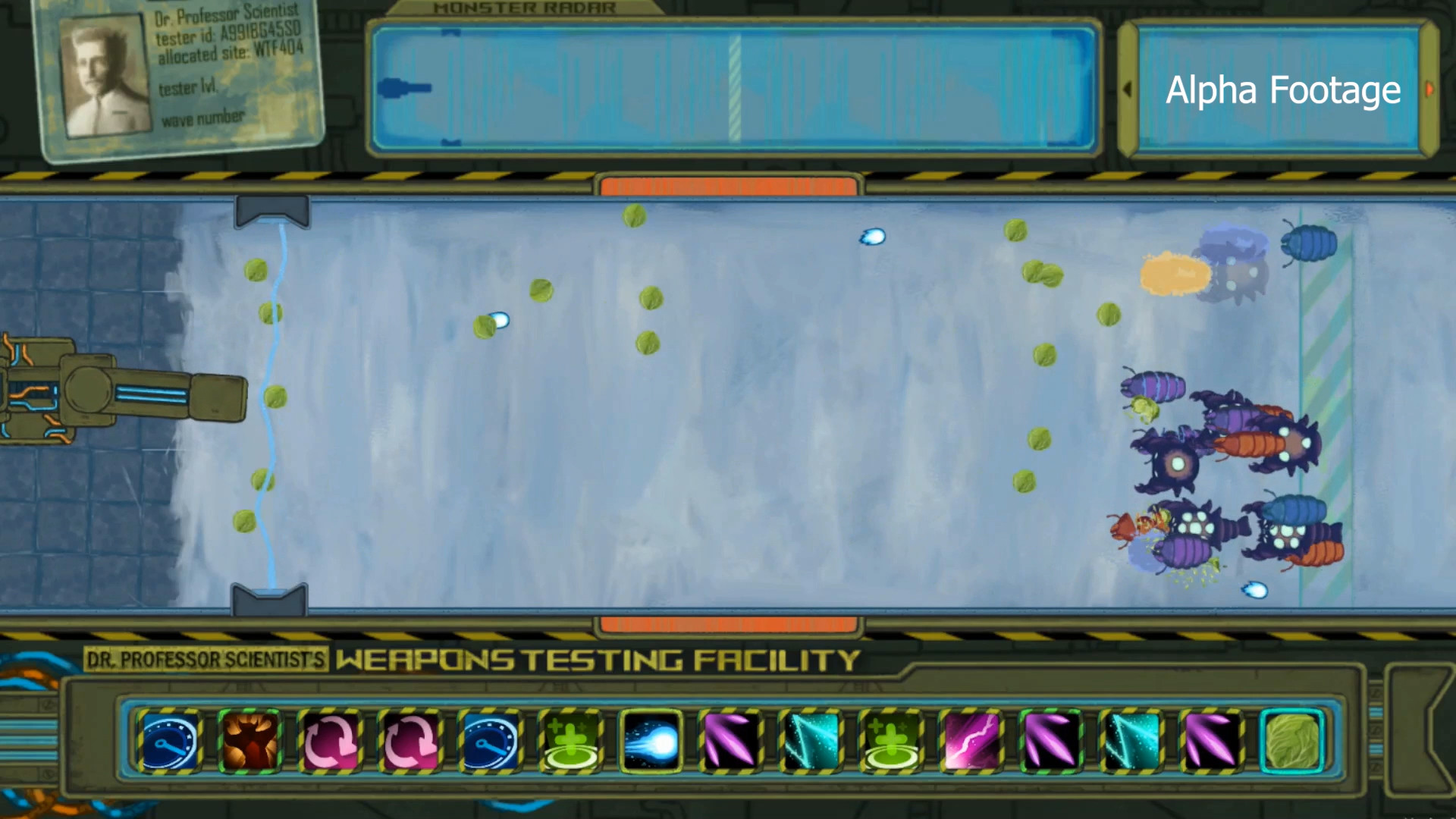Click the blue plasma ball projectile icon
Viewport: 1456px width, 819px height.
[x=651, y=739]
